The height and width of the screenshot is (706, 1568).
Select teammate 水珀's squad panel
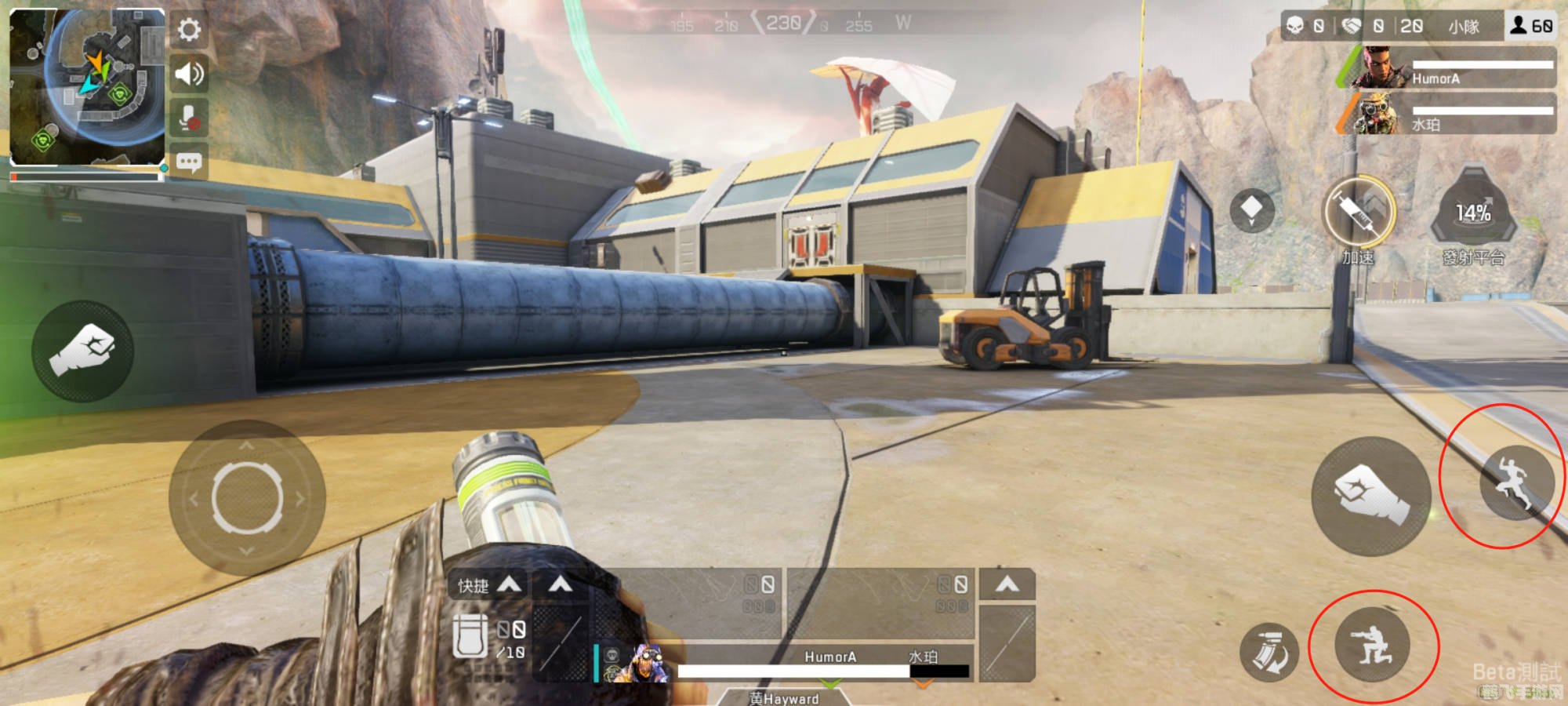(1447, 114)
